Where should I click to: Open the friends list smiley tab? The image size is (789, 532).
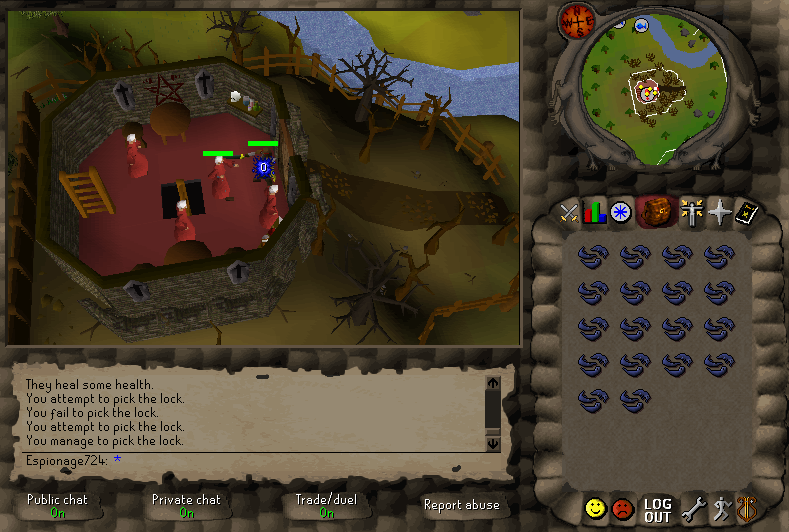(x=595, y=509)
